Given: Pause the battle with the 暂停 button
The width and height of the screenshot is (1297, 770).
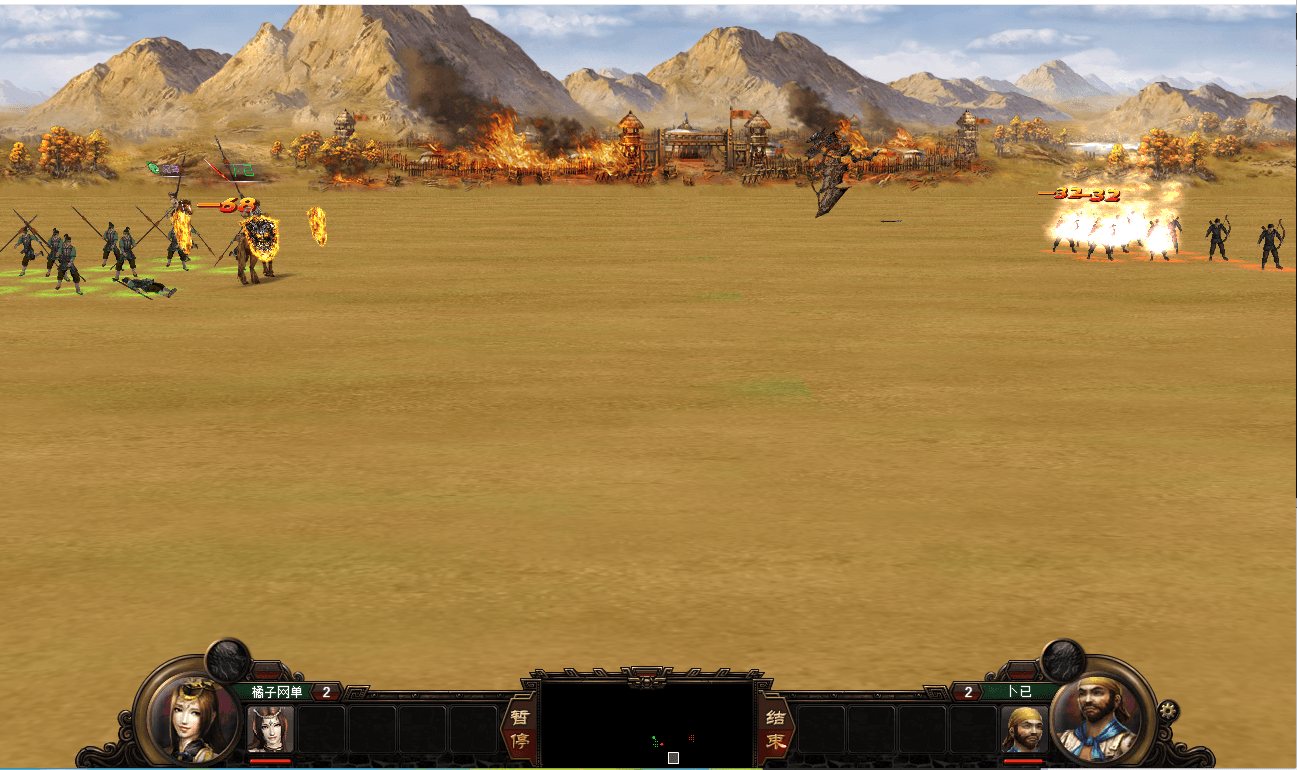Looking at the screenshot, I should [518, 730].
